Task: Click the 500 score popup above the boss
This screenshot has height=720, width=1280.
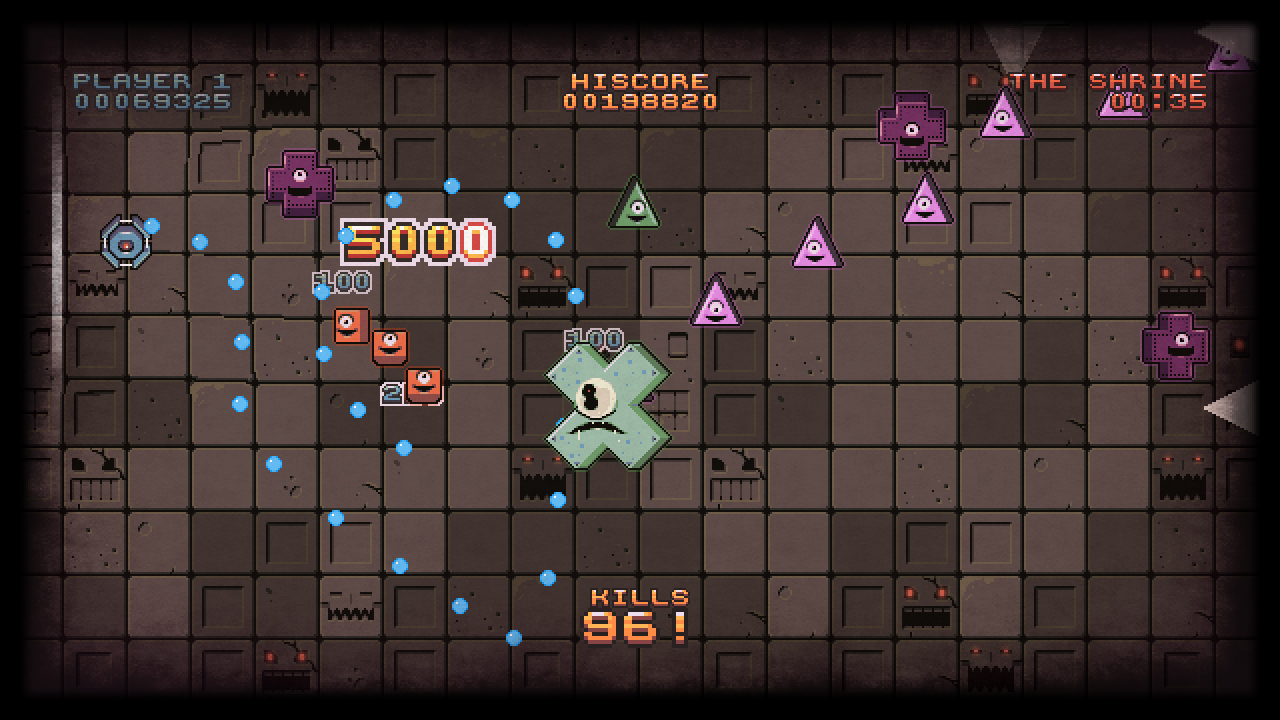Action: pos(592,339)
